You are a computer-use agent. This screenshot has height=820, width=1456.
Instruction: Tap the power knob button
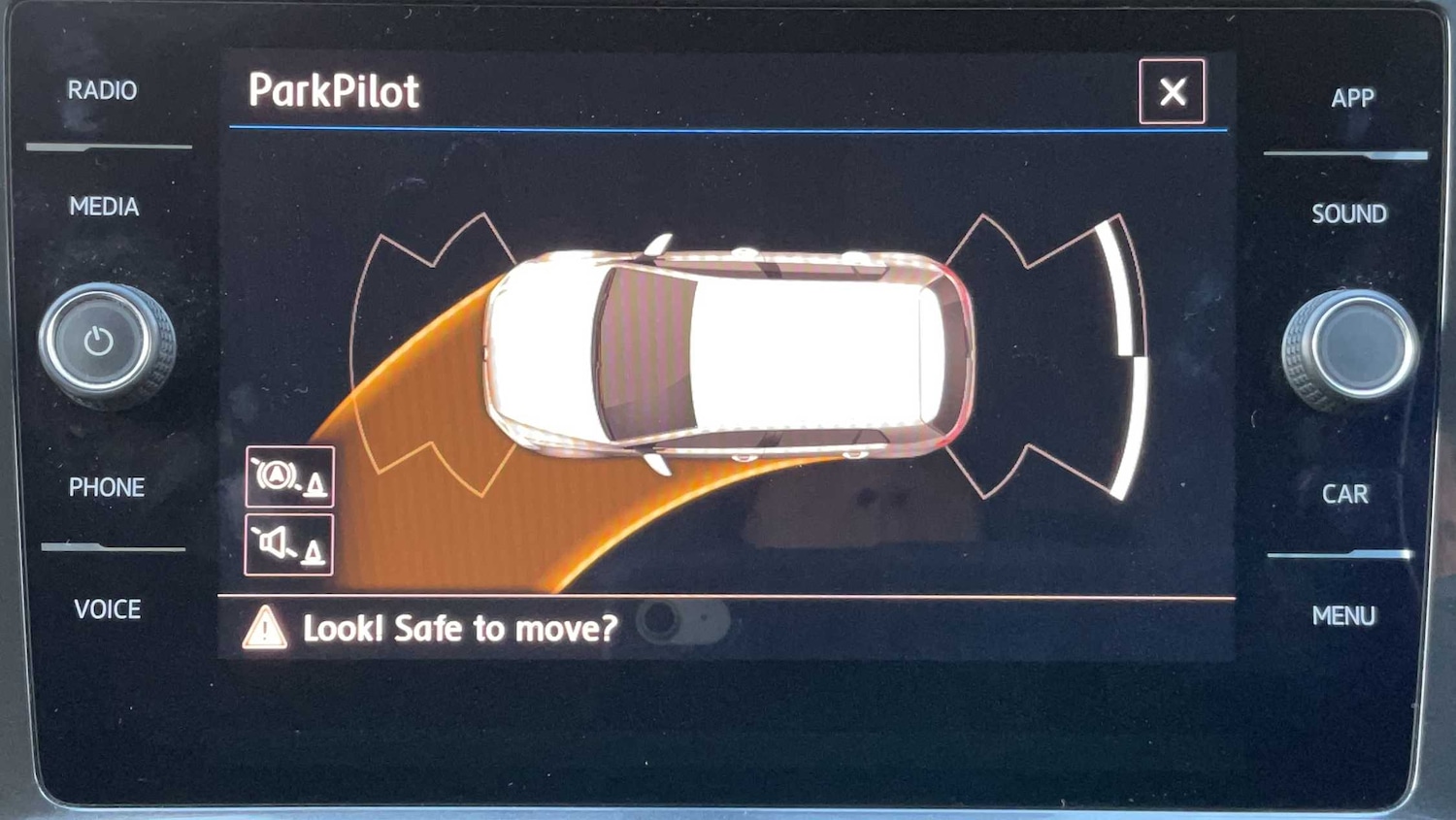pyautogui.click(x=100, y=342)
